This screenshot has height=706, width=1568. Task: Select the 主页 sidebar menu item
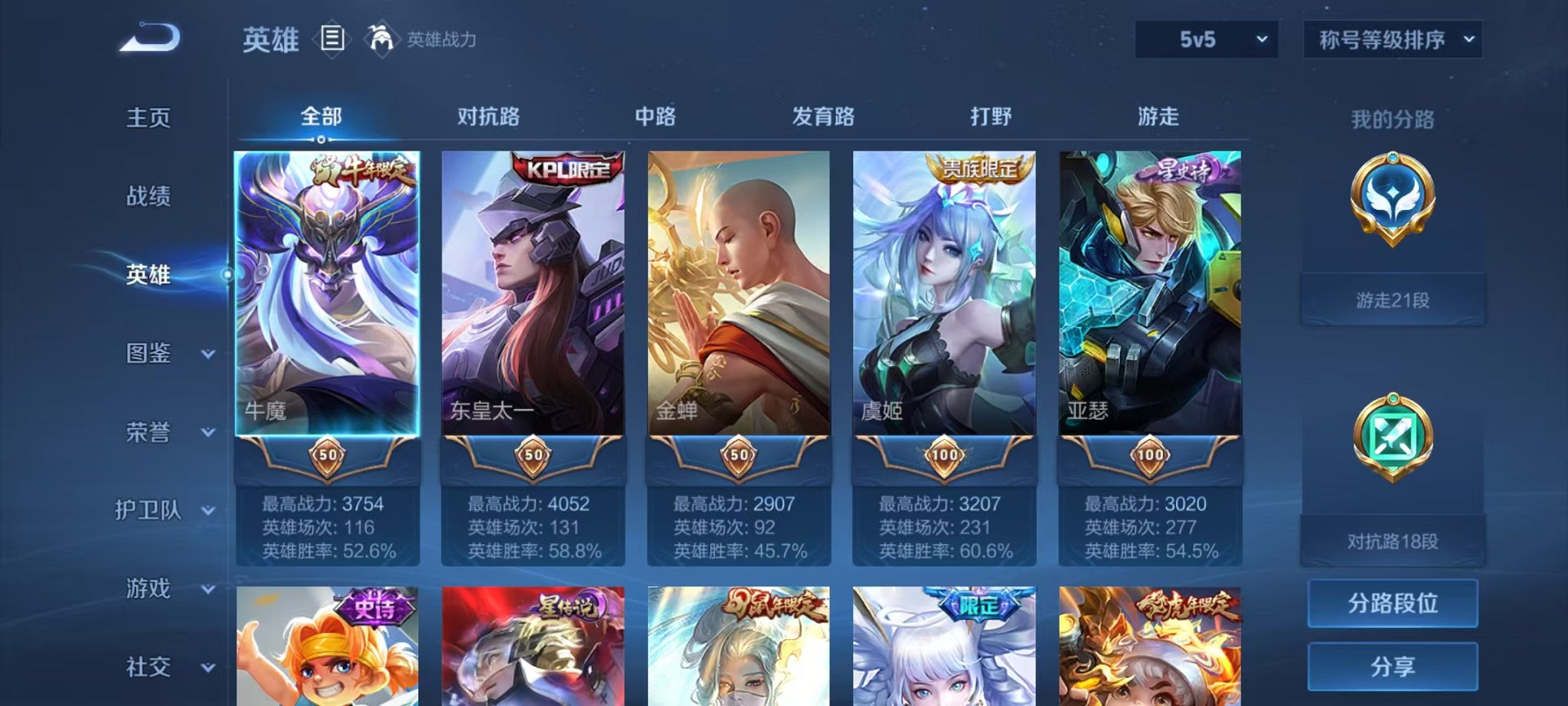point(148,117)
